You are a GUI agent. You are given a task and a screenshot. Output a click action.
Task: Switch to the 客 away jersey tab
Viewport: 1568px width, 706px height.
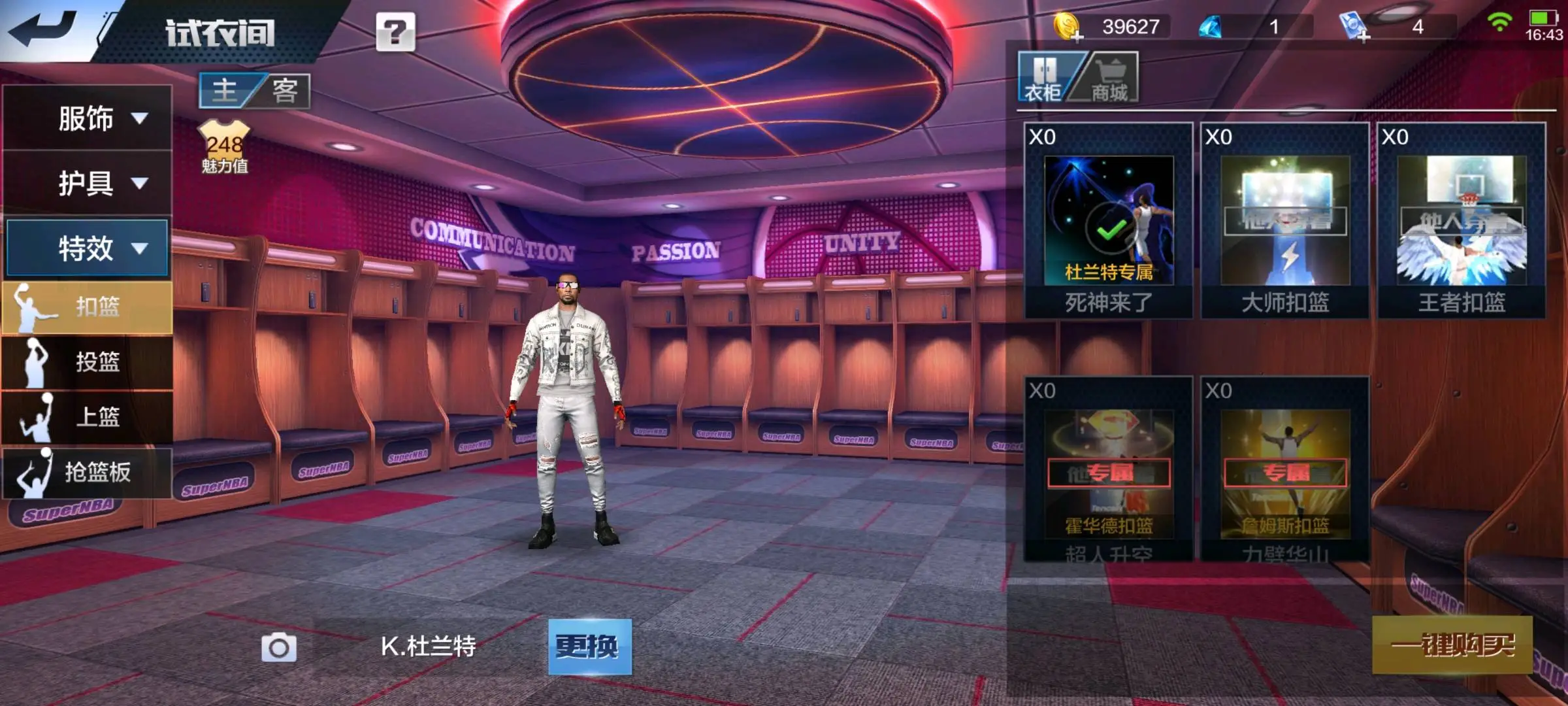click(285, 90)
